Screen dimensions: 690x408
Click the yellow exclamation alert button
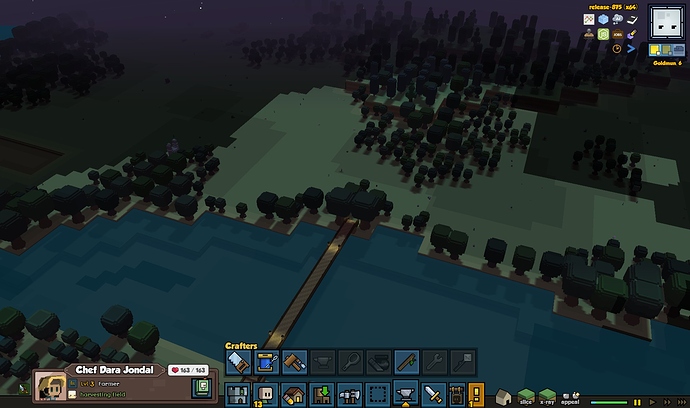click(476, 393)
